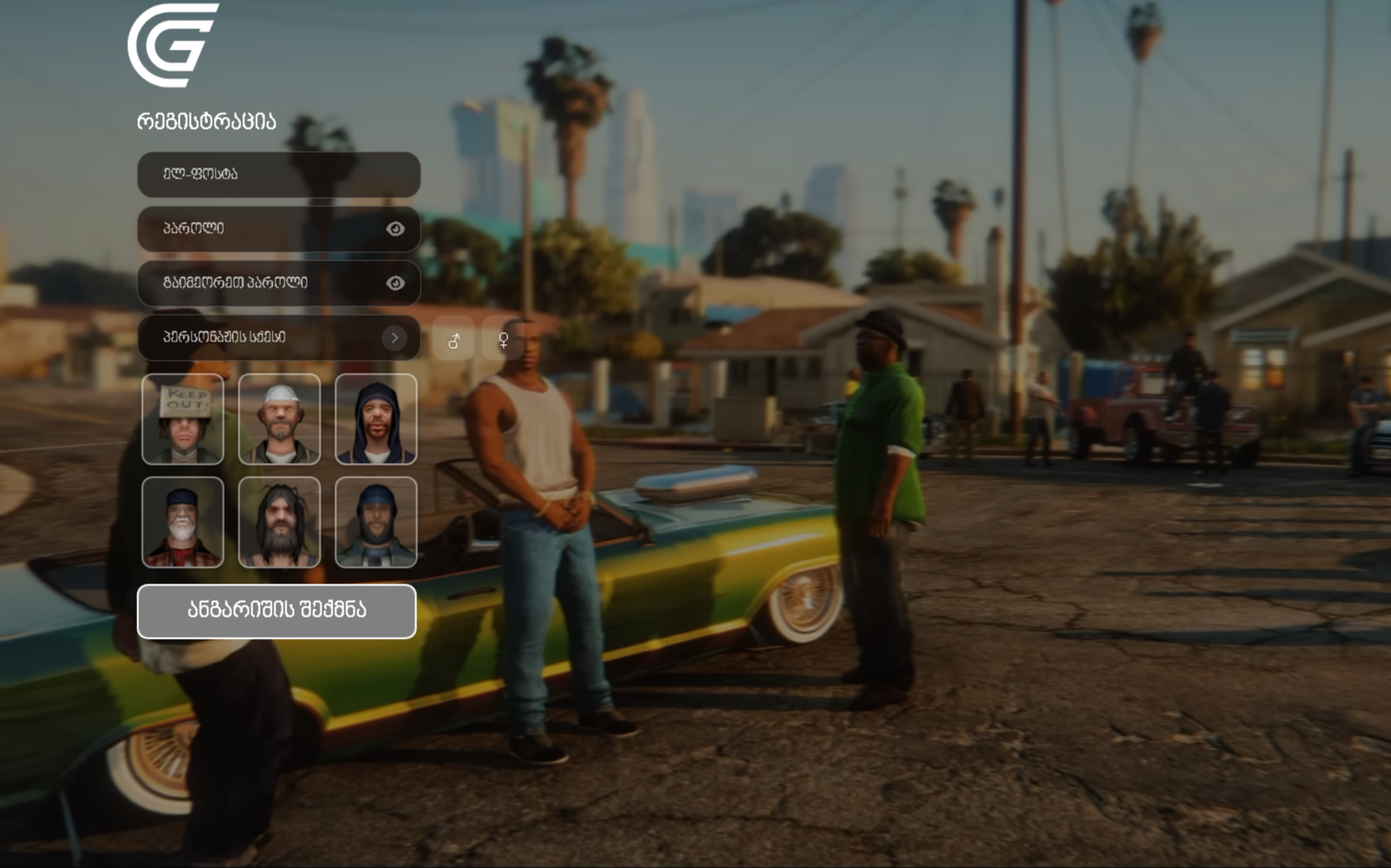Show repeated password using its eye icon

[x=395, y=283]
